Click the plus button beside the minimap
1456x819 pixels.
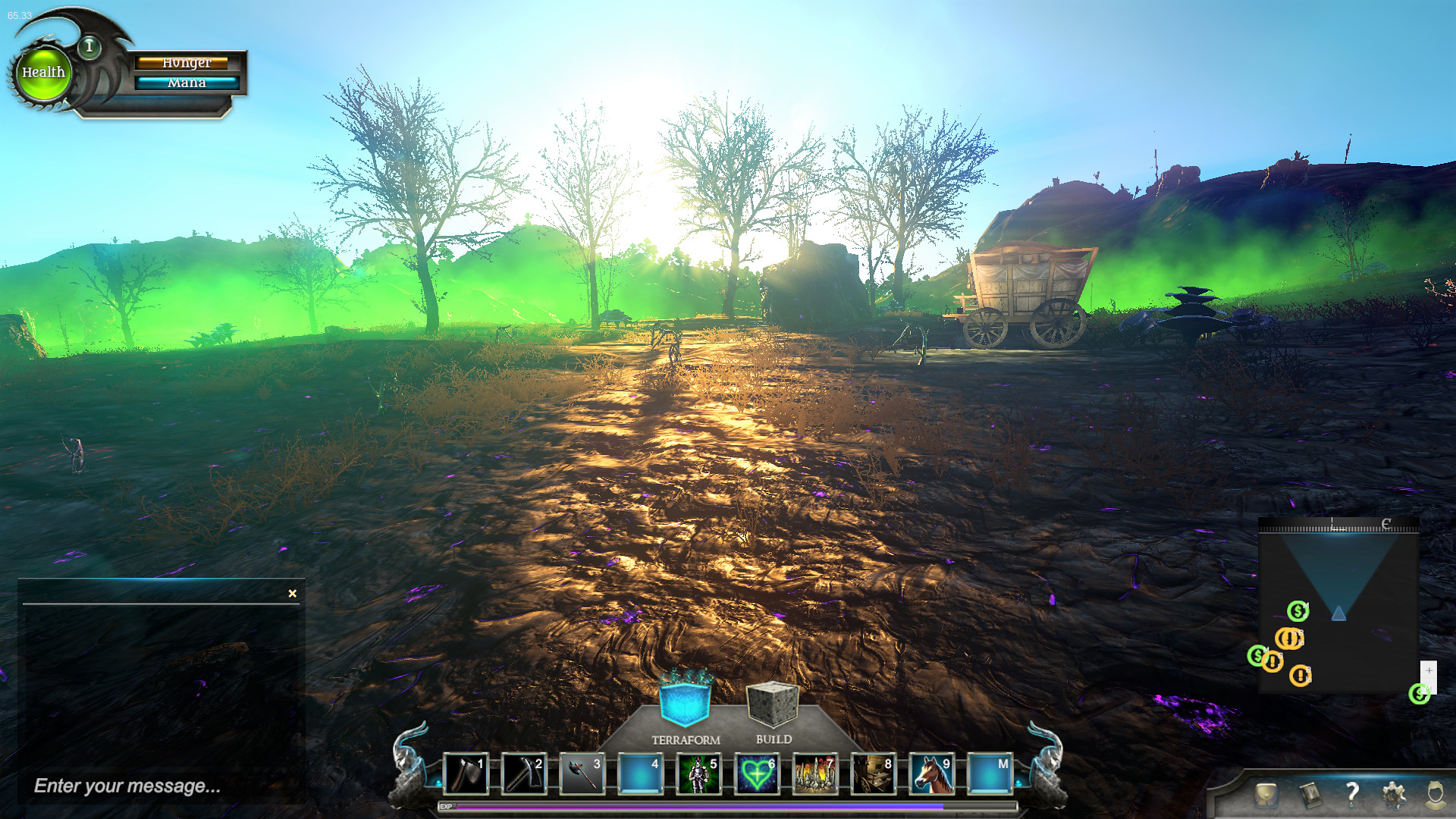(x=1429, y=670)
